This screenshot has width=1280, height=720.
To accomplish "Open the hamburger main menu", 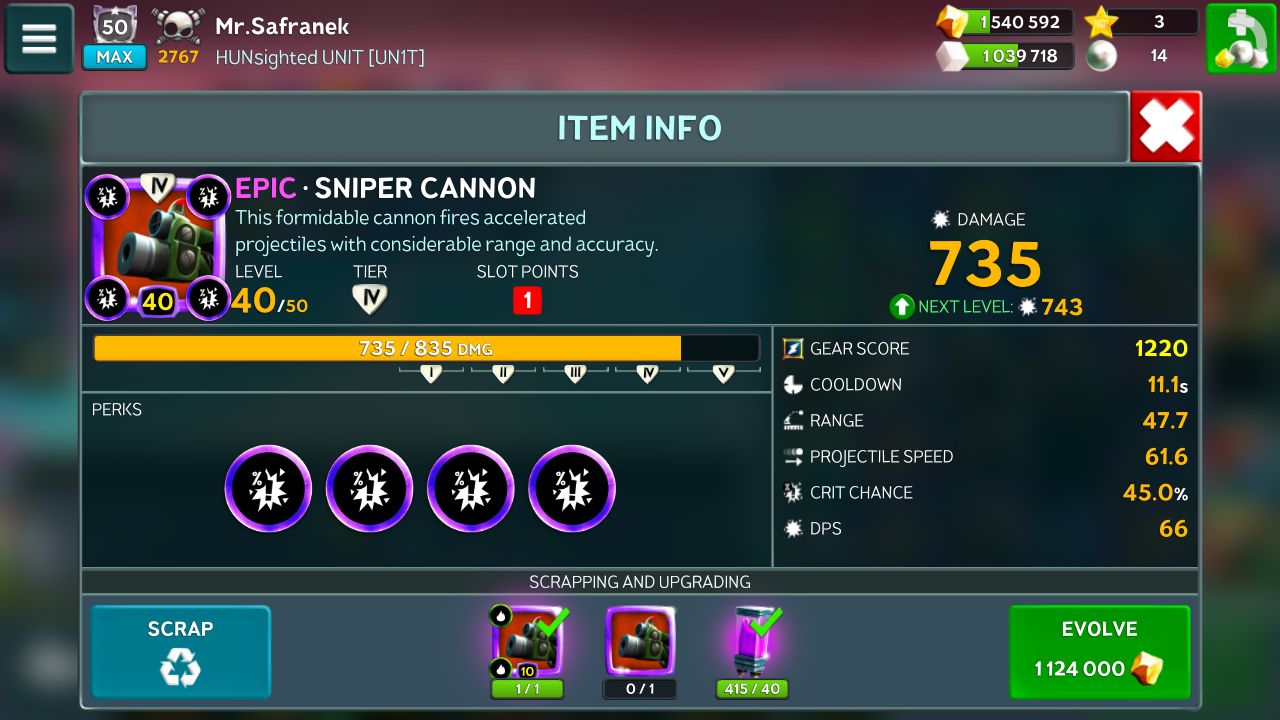I will 39,39.
